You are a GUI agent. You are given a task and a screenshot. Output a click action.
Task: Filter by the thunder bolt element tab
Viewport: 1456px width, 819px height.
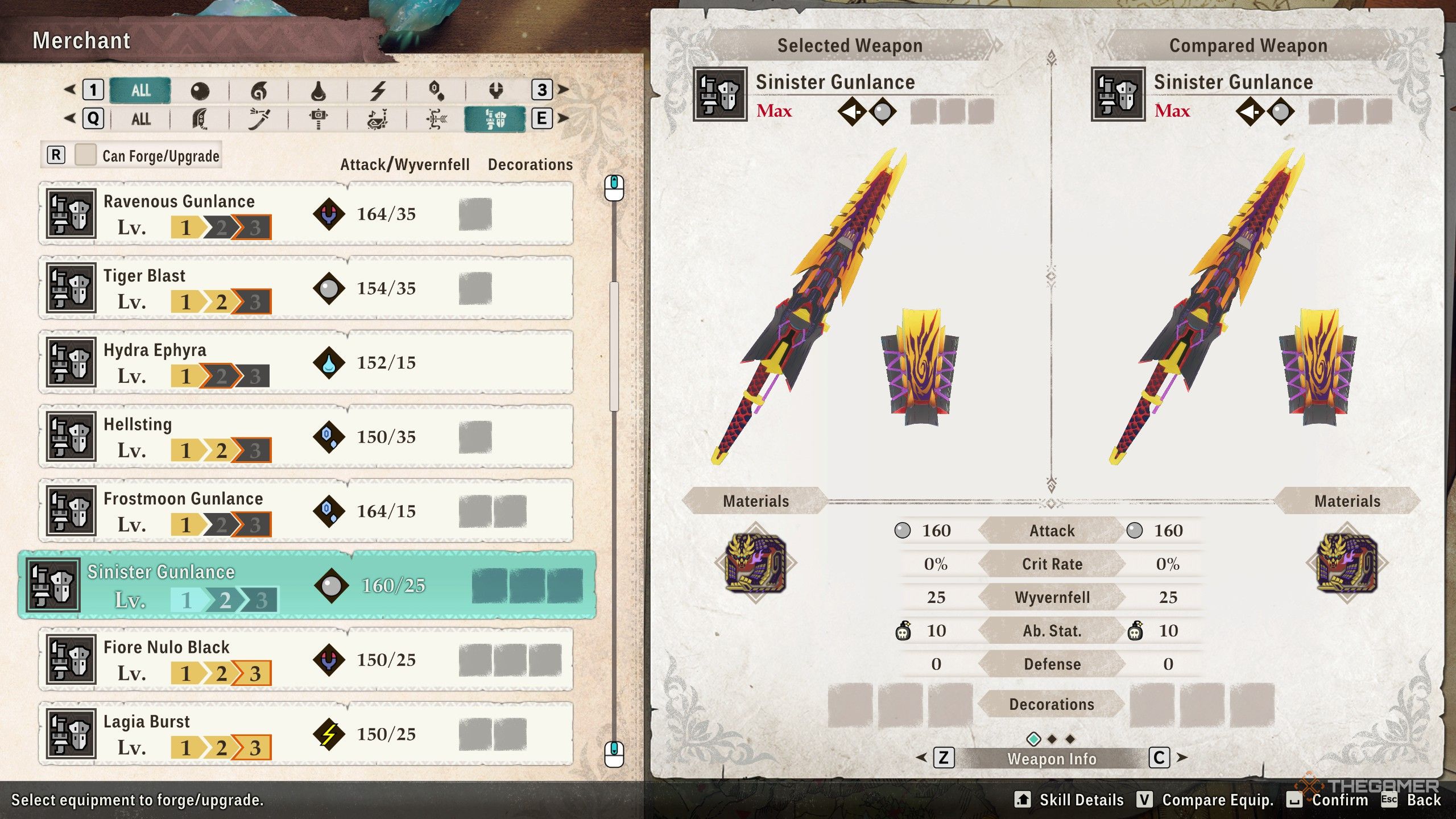point(378,90)
